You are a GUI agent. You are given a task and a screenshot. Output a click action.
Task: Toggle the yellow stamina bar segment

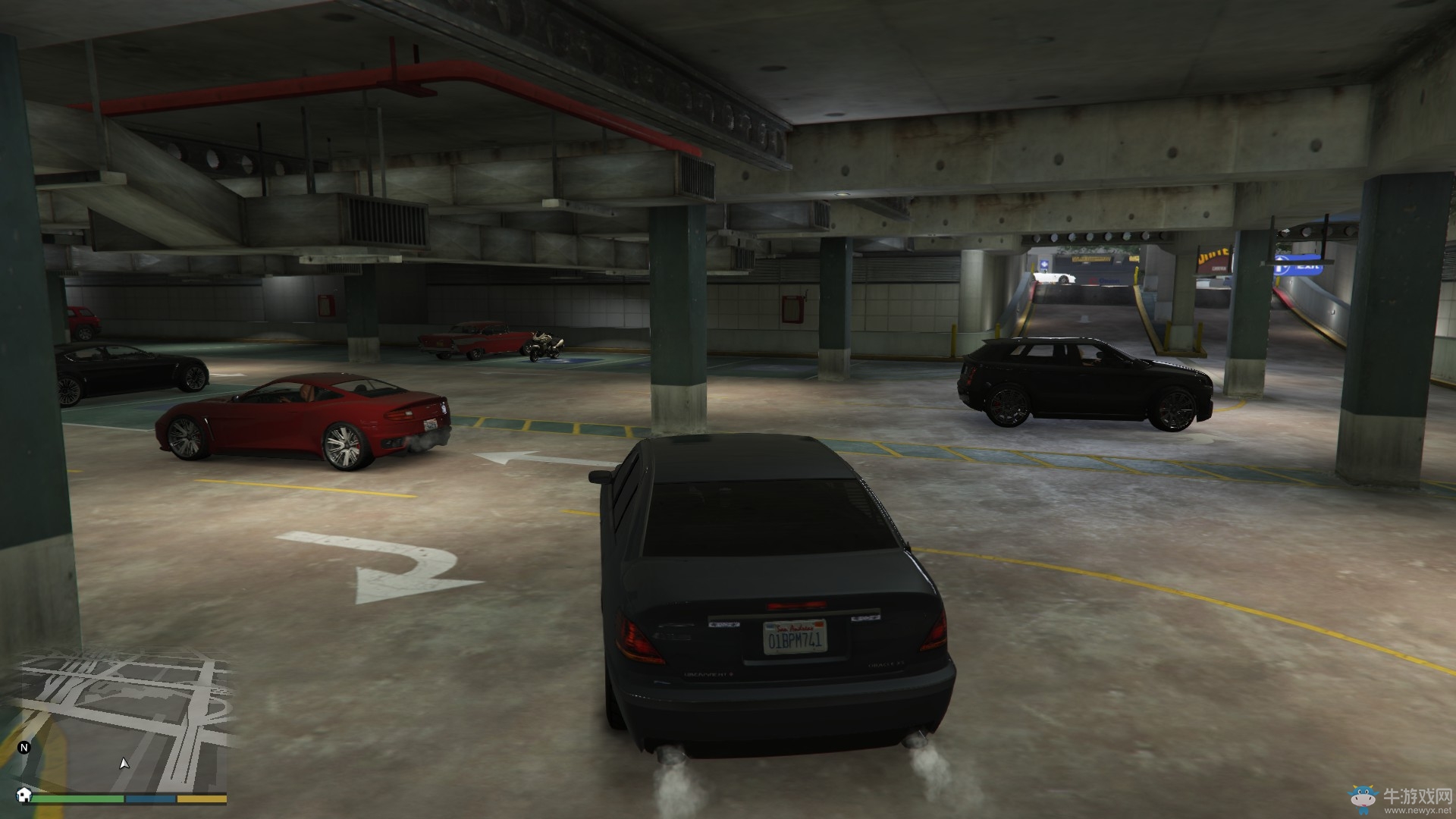(x=201, y=800)
